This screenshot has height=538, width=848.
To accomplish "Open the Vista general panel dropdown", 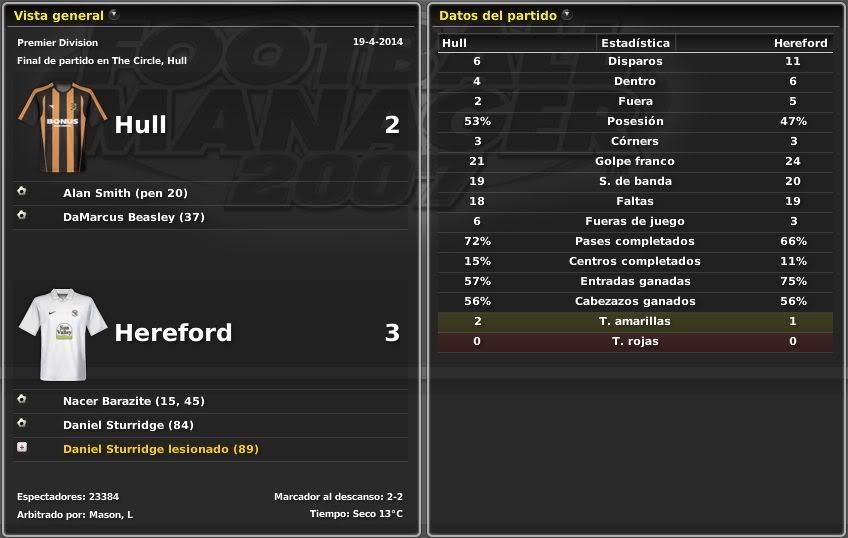I will (x=114, y=15).
